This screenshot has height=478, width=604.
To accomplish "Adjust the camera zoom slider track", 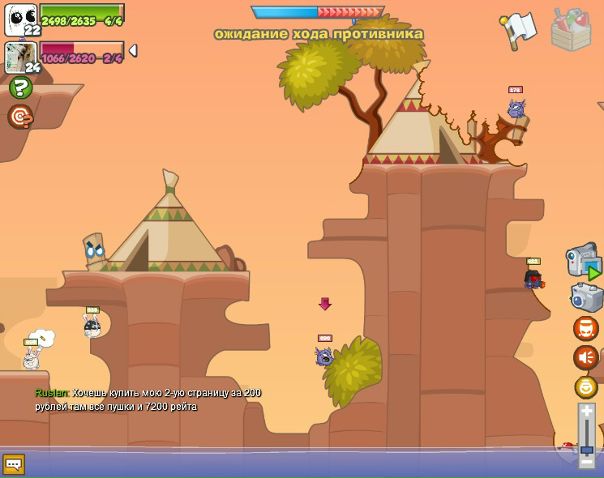I will click(x=587, y=435).
